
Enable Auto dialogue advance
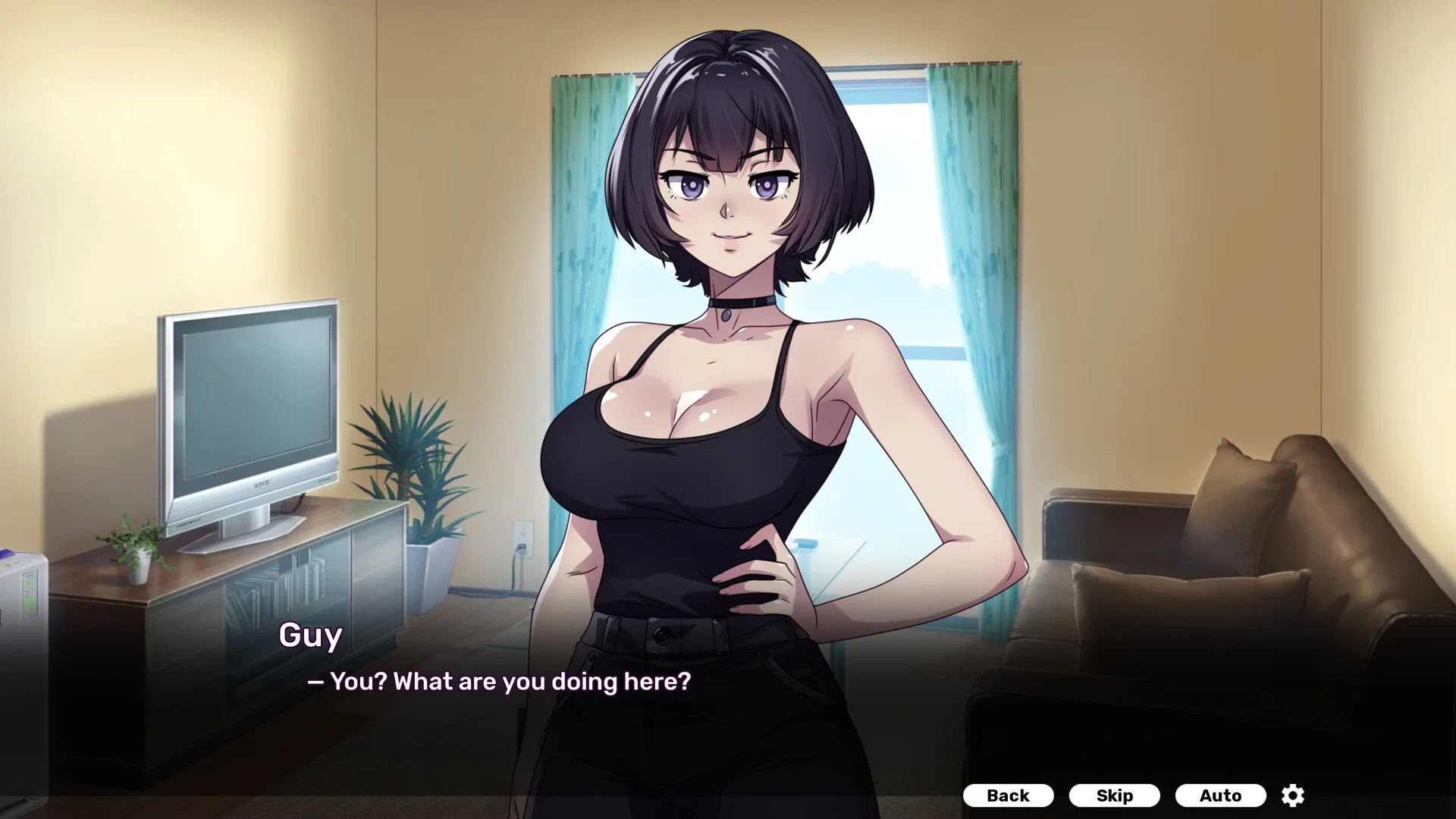pos(1220,795)
